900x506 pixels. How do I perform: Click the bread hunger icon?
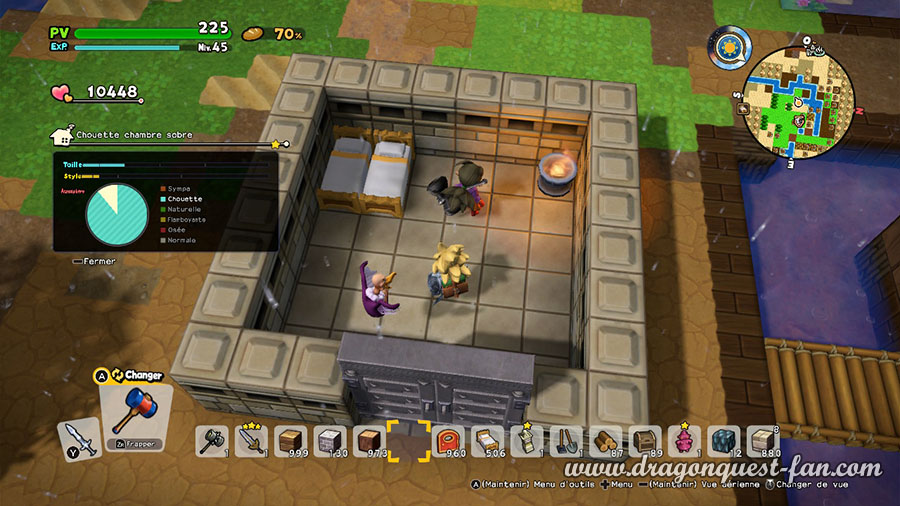[254, 34]
